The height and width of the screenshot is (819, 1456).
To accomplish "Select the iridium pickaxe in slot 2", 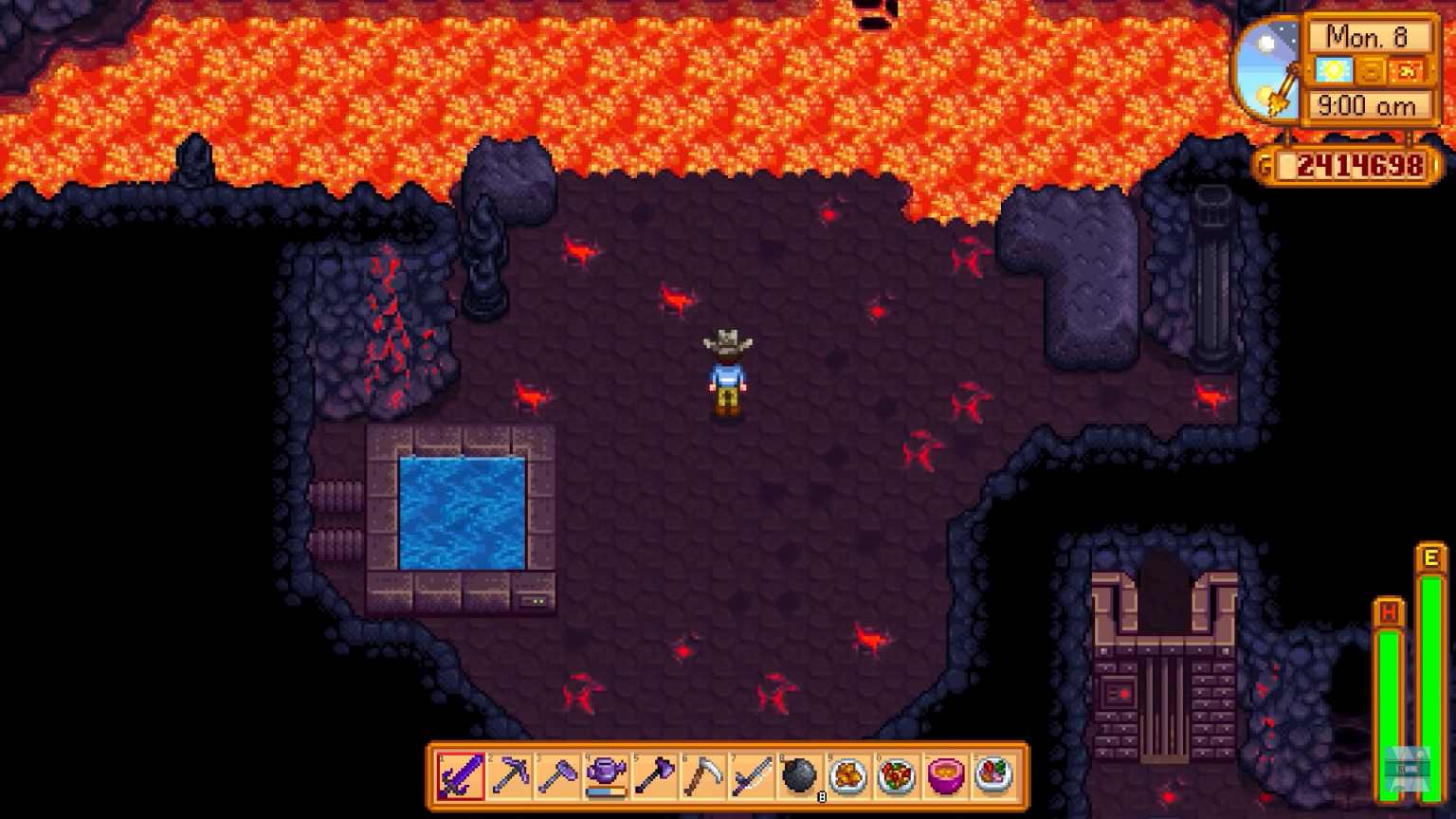I will [x=507, y=775].
